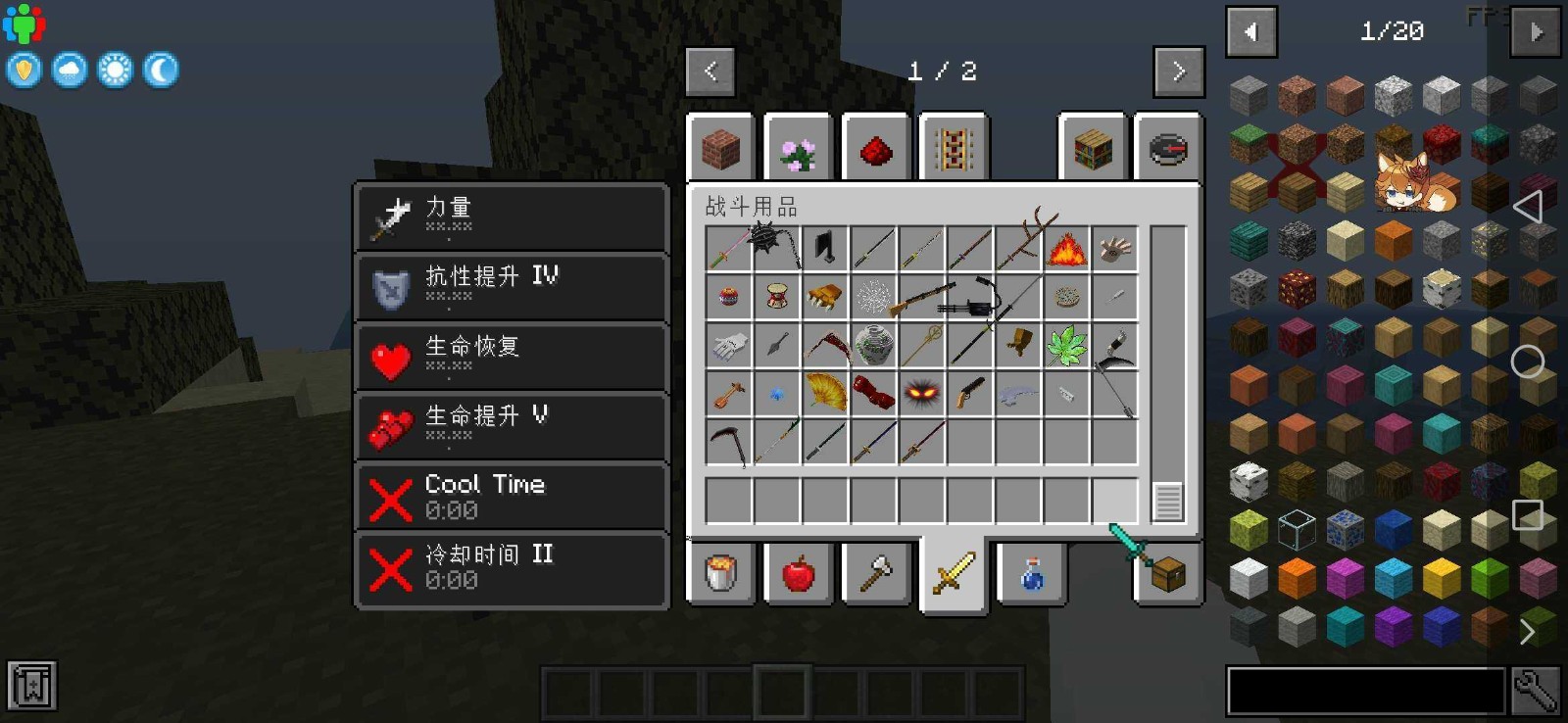The image size is (1568, 723).
Task: Go to next combat items page with right arrow
Action: click(1178, 70)
